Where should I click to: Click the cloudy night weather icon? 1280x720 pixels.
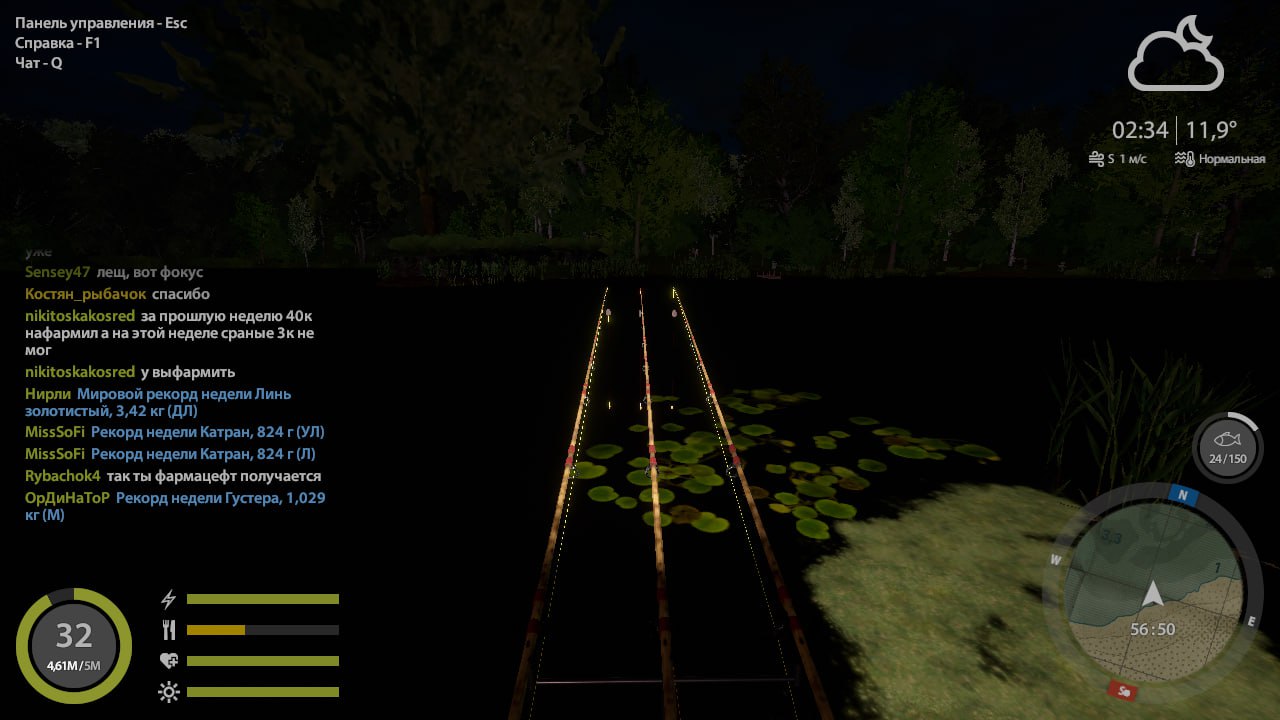(1175, 55)
